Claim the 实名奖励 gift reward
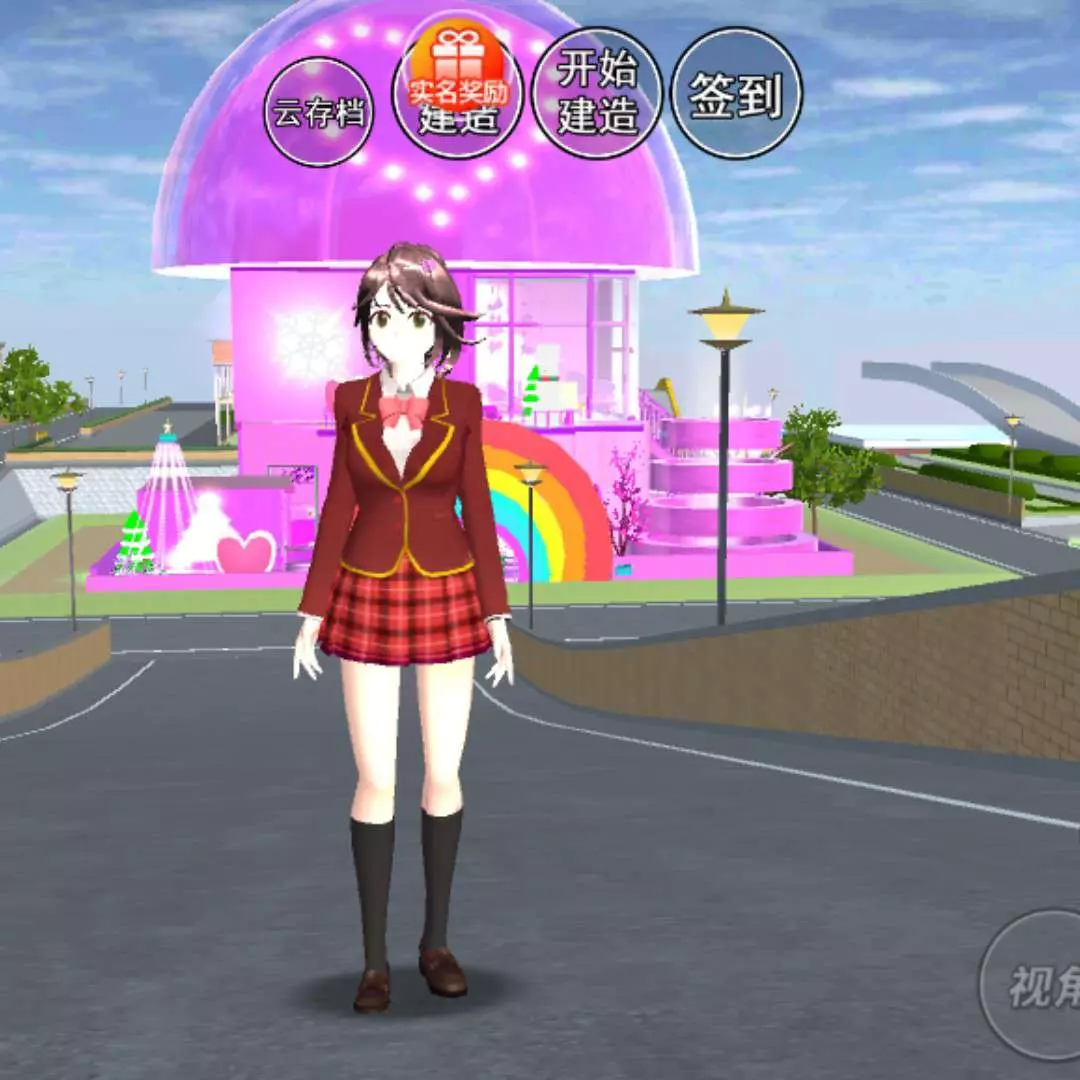 (458, 68)
